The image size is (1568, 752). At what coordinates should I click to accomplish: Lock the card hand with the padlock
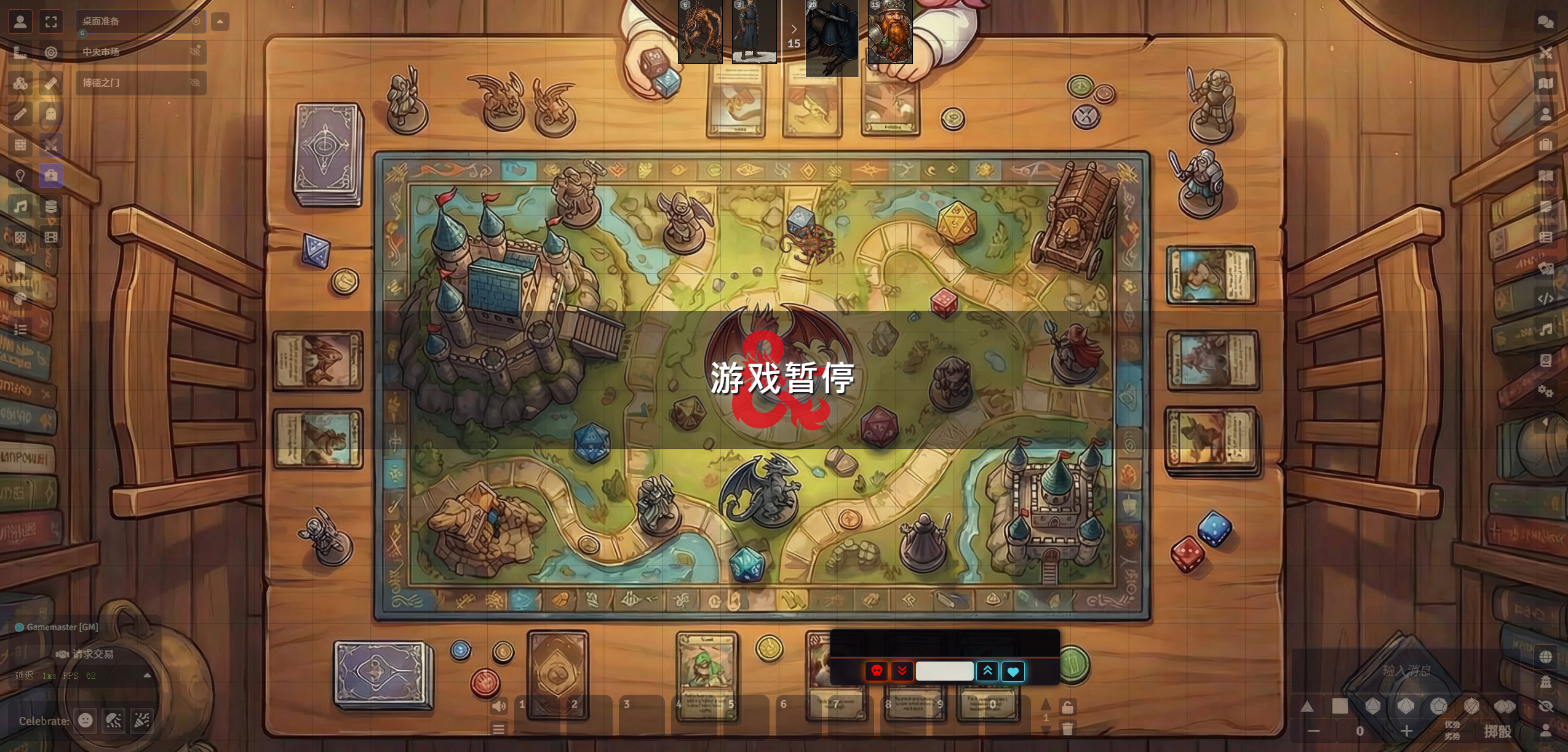point(1068,707)
